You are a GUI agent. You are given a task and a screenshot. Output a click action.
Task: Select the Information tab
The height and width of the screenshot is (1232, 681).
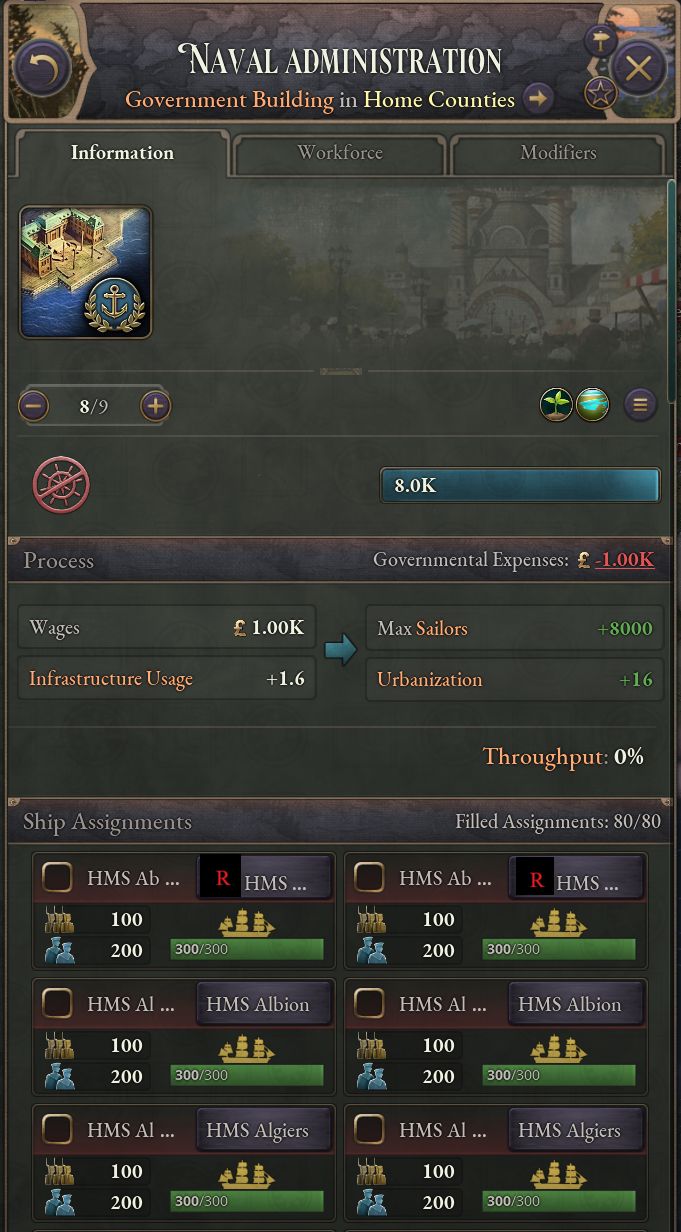coord(122,153)
